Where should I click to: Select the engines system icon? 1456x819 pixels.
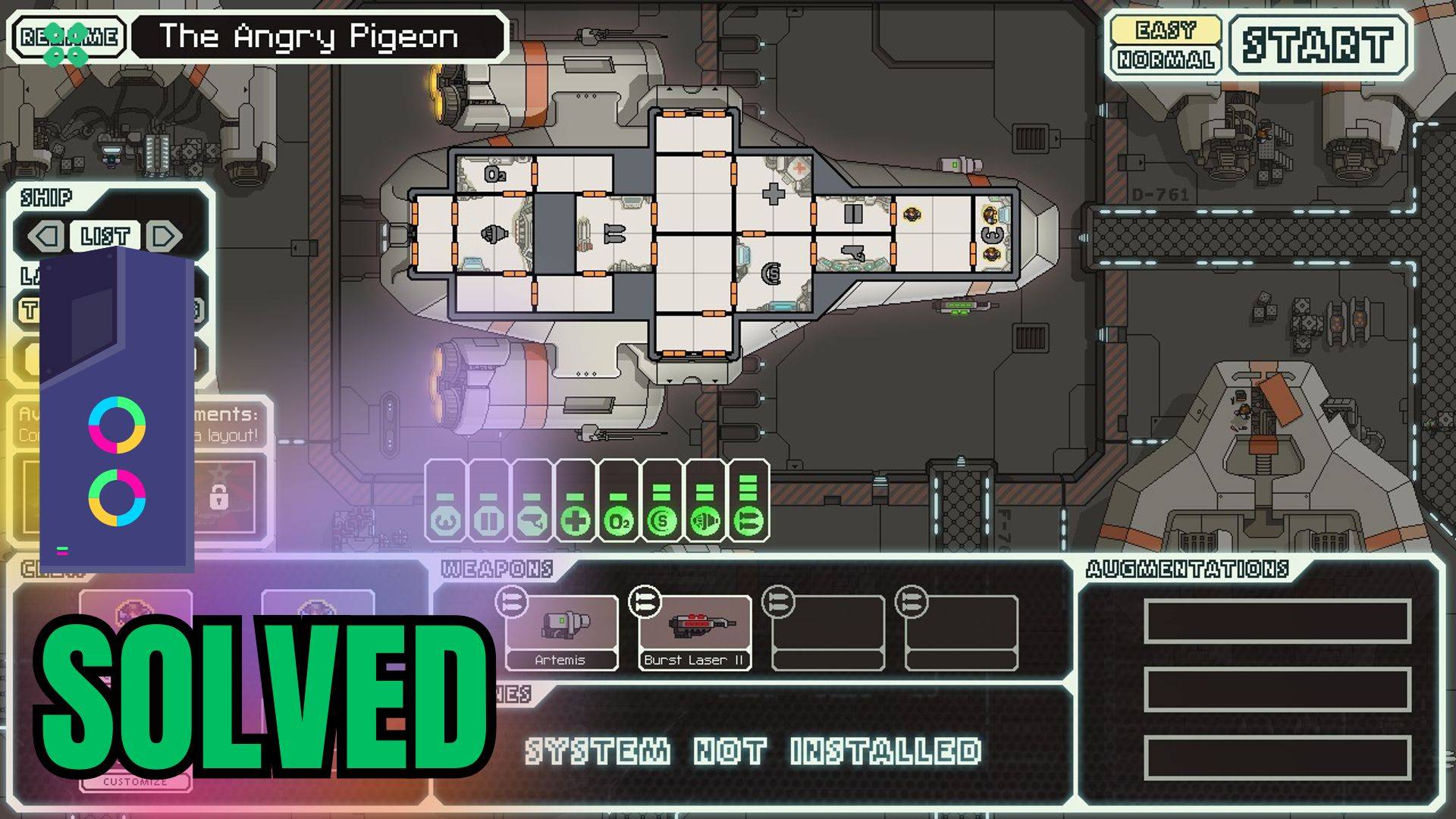point(705,521)
